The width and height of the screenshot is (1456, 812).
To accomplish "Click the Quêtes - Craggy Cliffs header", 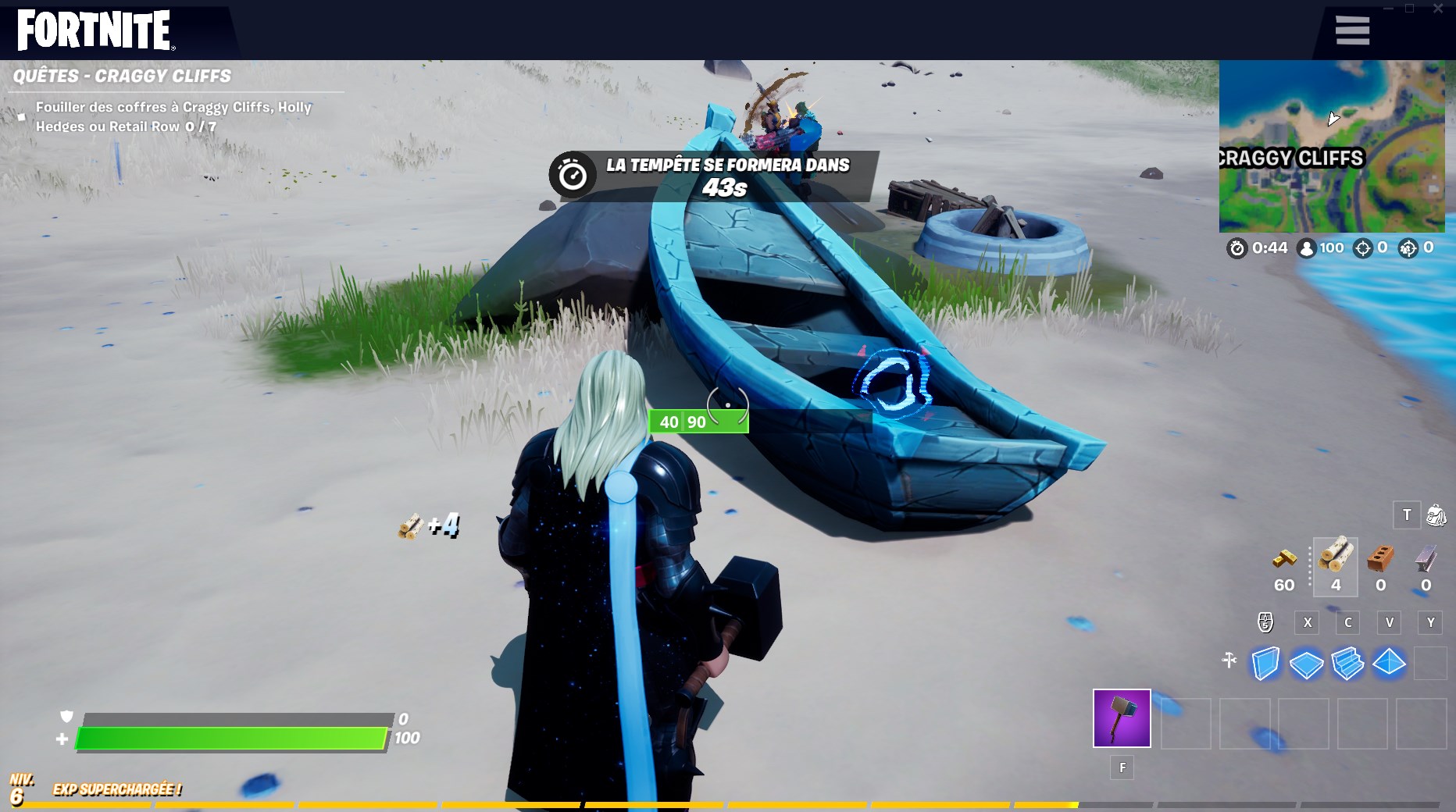I will coord(121,76).
